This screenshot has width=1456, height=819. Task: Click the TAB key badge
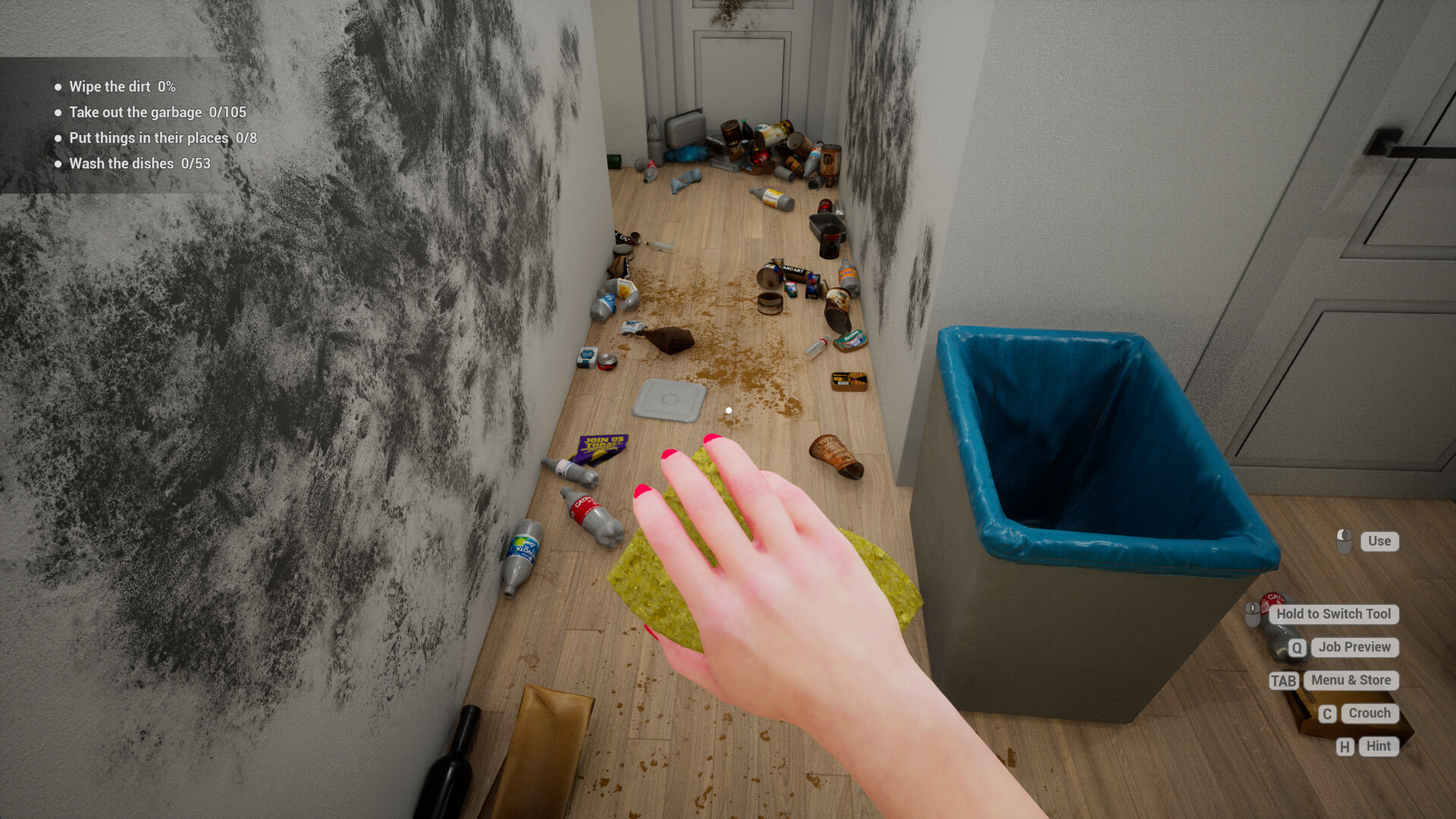click(x=1283, y=681)
